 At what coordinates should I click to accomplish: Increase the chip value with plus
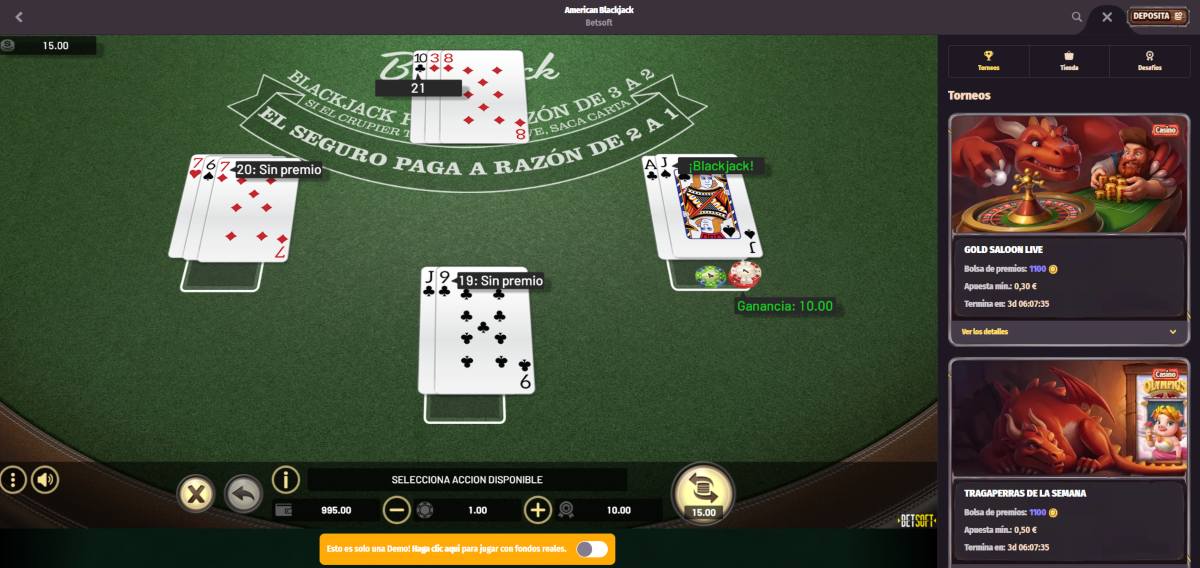point(538,510)
